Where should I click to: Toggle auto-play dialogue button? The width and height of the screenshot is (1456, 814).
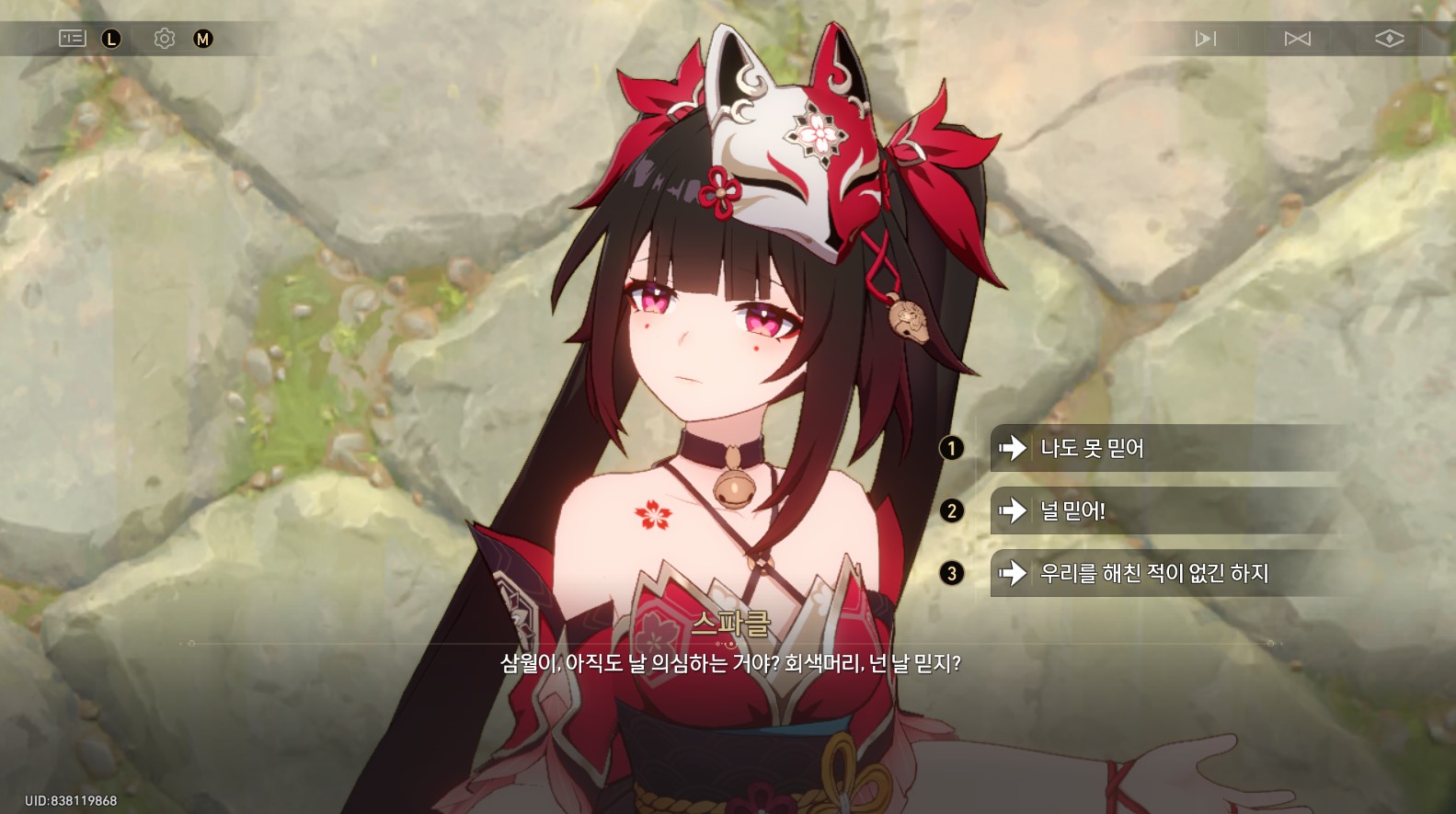(x=1205, y=39)
